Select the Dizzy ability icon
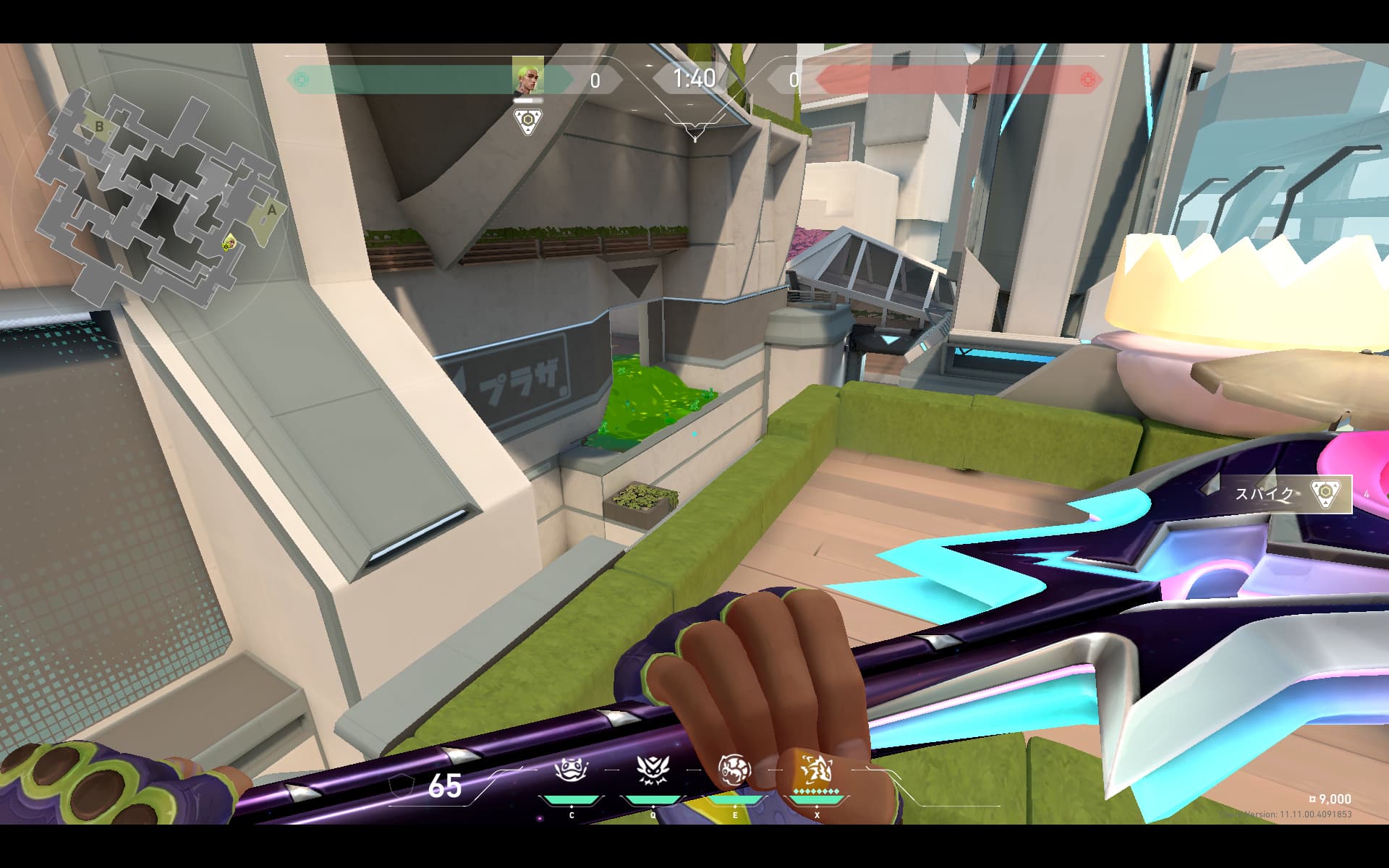Screen dimensions: 1389x868 pyautogui.click(x=734, y=771)
